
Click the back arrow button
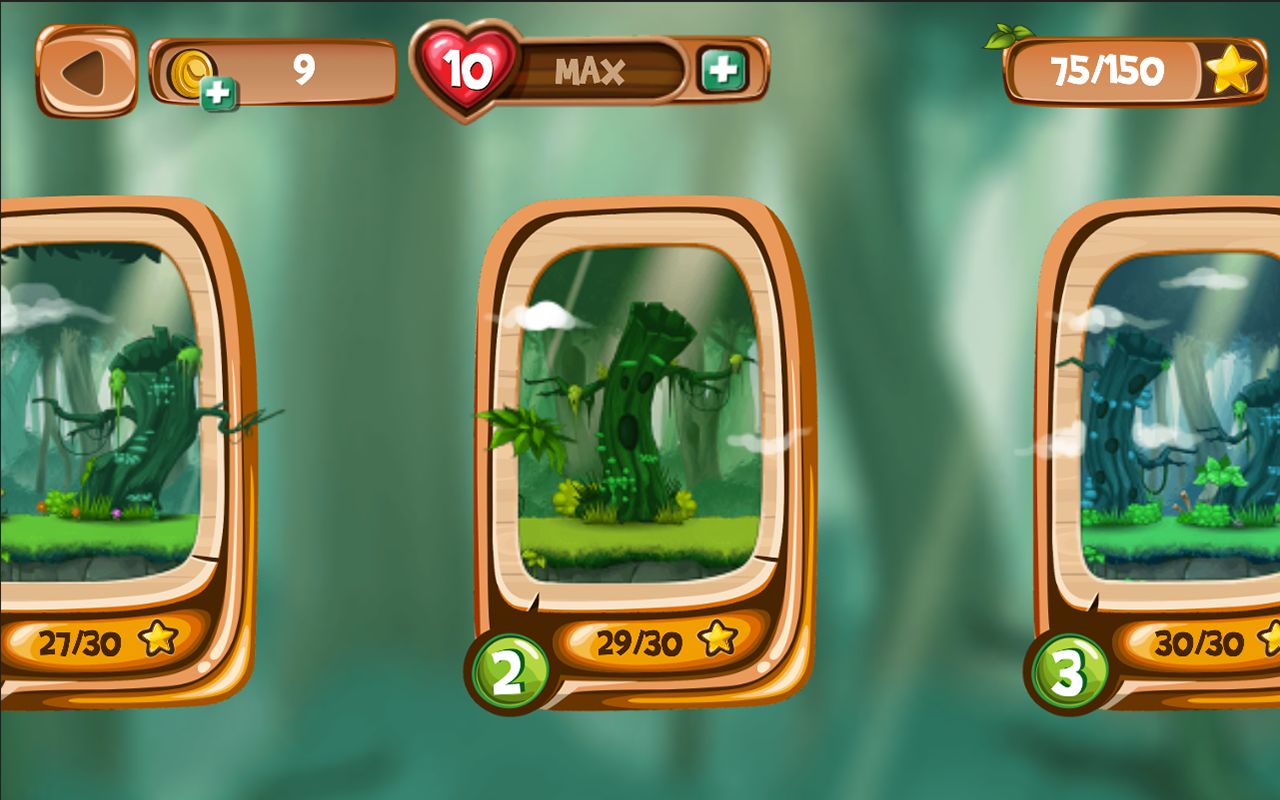(x=83, y=70)
